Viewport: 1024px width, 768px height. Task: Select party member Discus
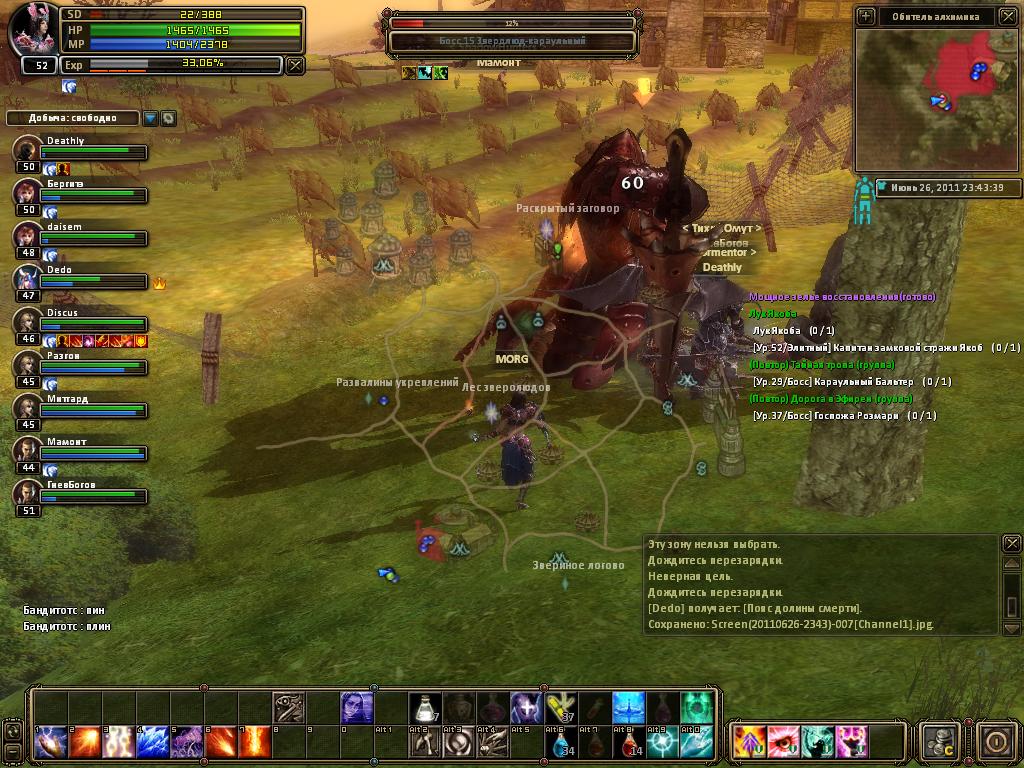pyautogui.click(x=28, y=322)
